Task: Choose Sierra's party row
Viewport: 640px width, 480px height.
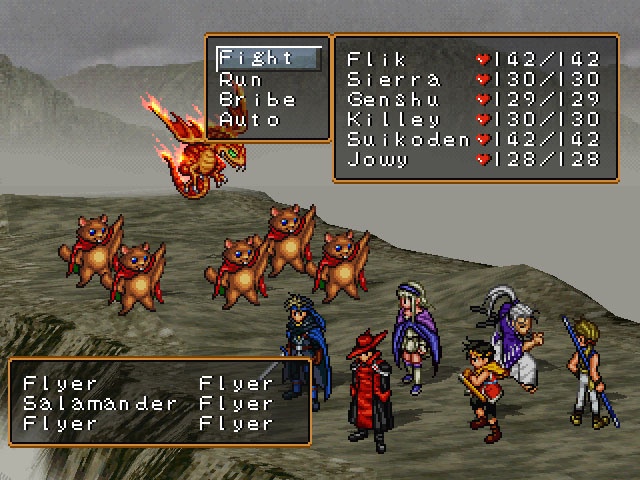Action: coord(392,79)
